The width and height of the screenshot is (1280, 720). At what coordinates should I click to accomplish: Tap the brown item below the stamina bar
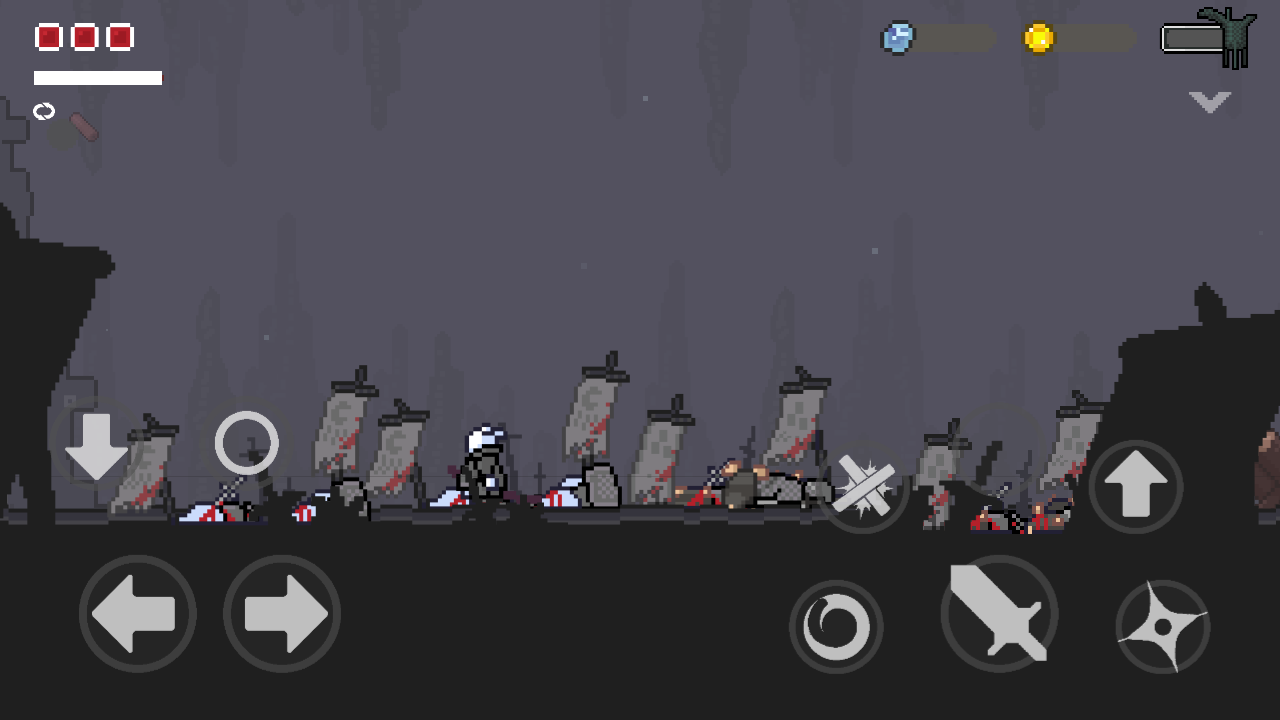point(82,128)
